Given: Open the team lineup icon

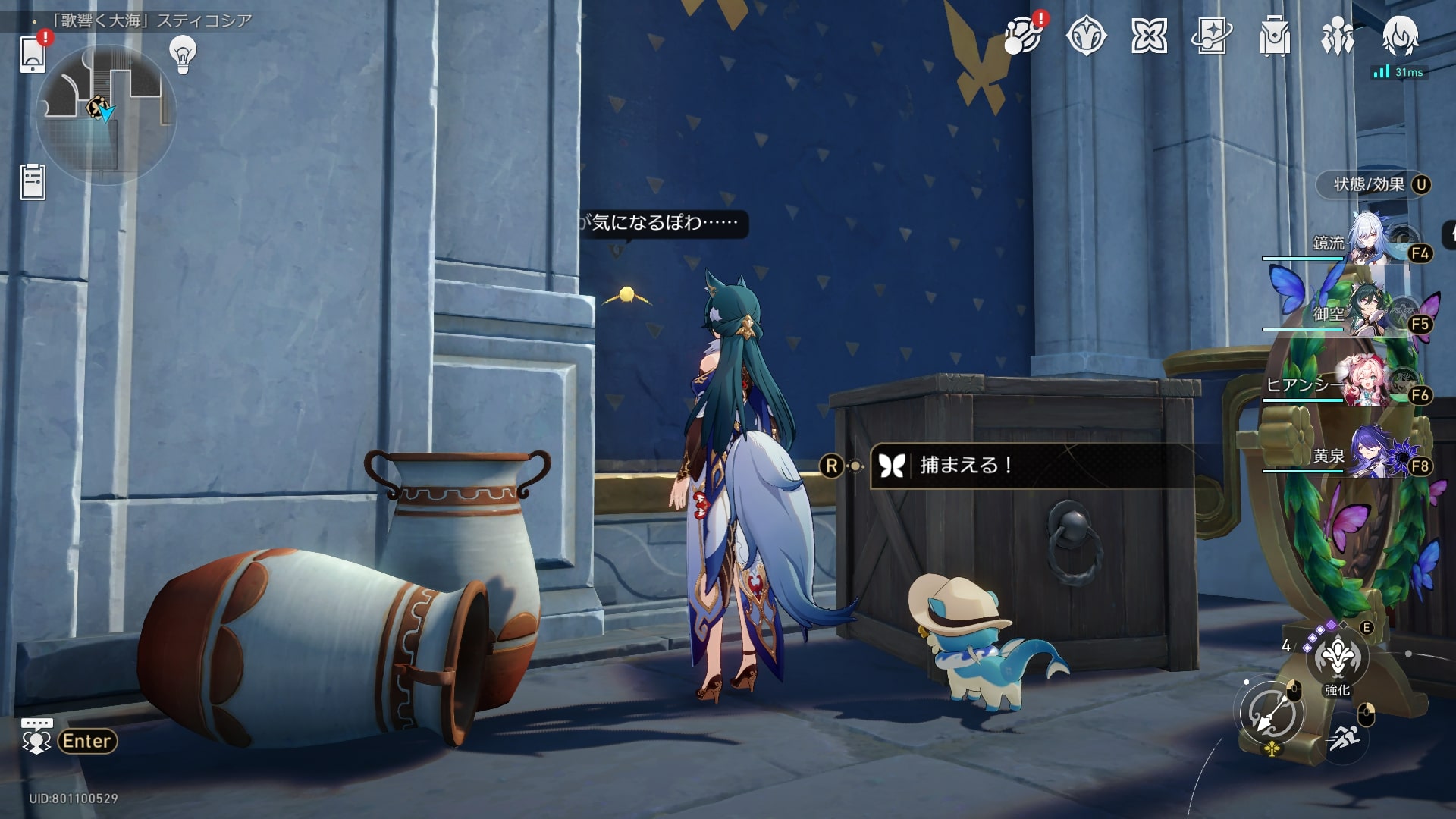Looking at the screenshot, I should (1337, 36).
